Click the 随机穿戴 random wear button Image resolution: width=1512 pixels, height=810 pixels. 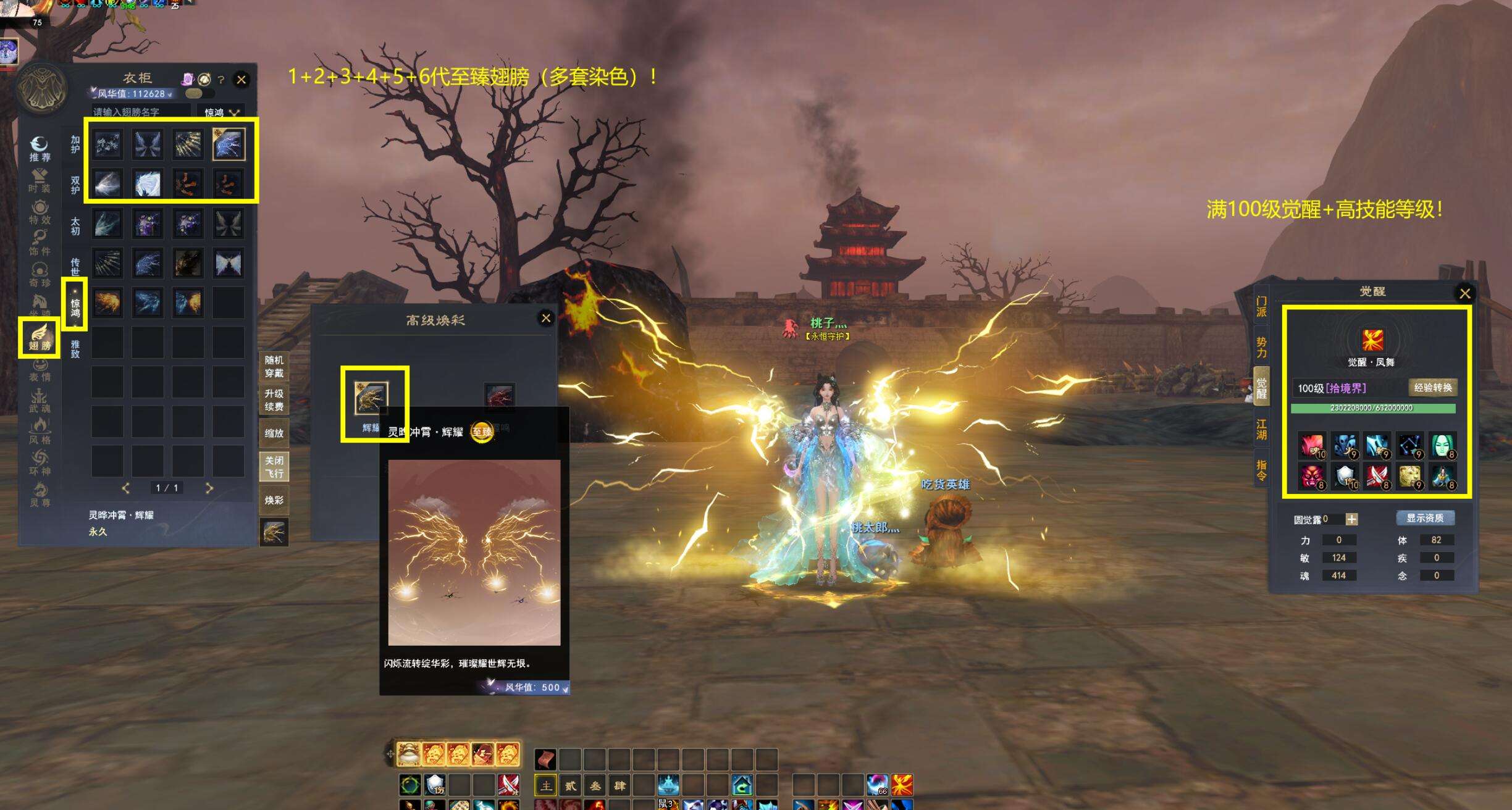(274, 367)
